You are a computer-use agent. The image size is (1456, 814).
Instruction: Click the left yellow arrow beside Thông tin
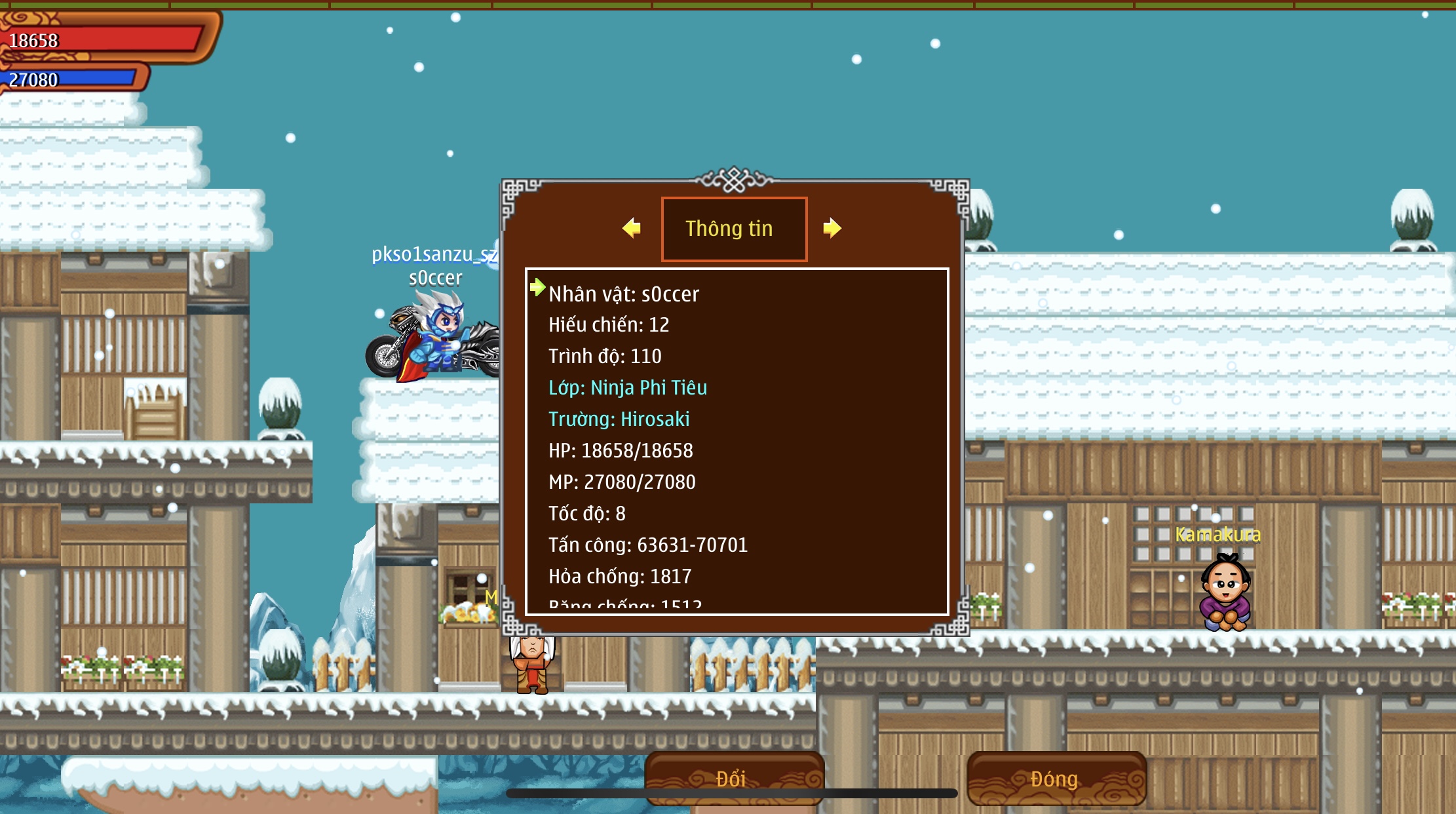[632, 228]
